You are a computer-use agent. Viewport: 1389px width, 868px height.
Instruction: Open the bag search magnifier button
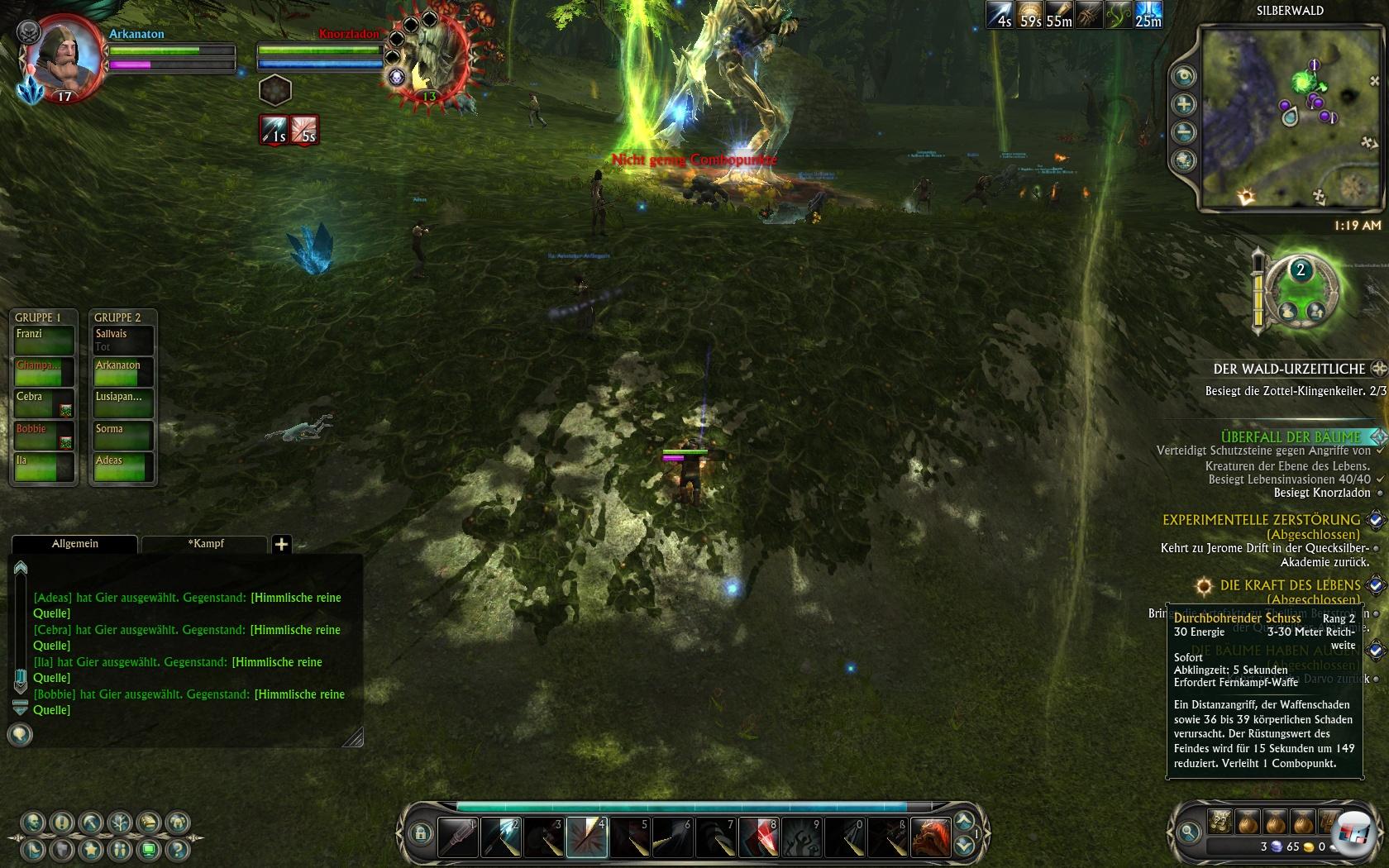(x=1189, y=832)
